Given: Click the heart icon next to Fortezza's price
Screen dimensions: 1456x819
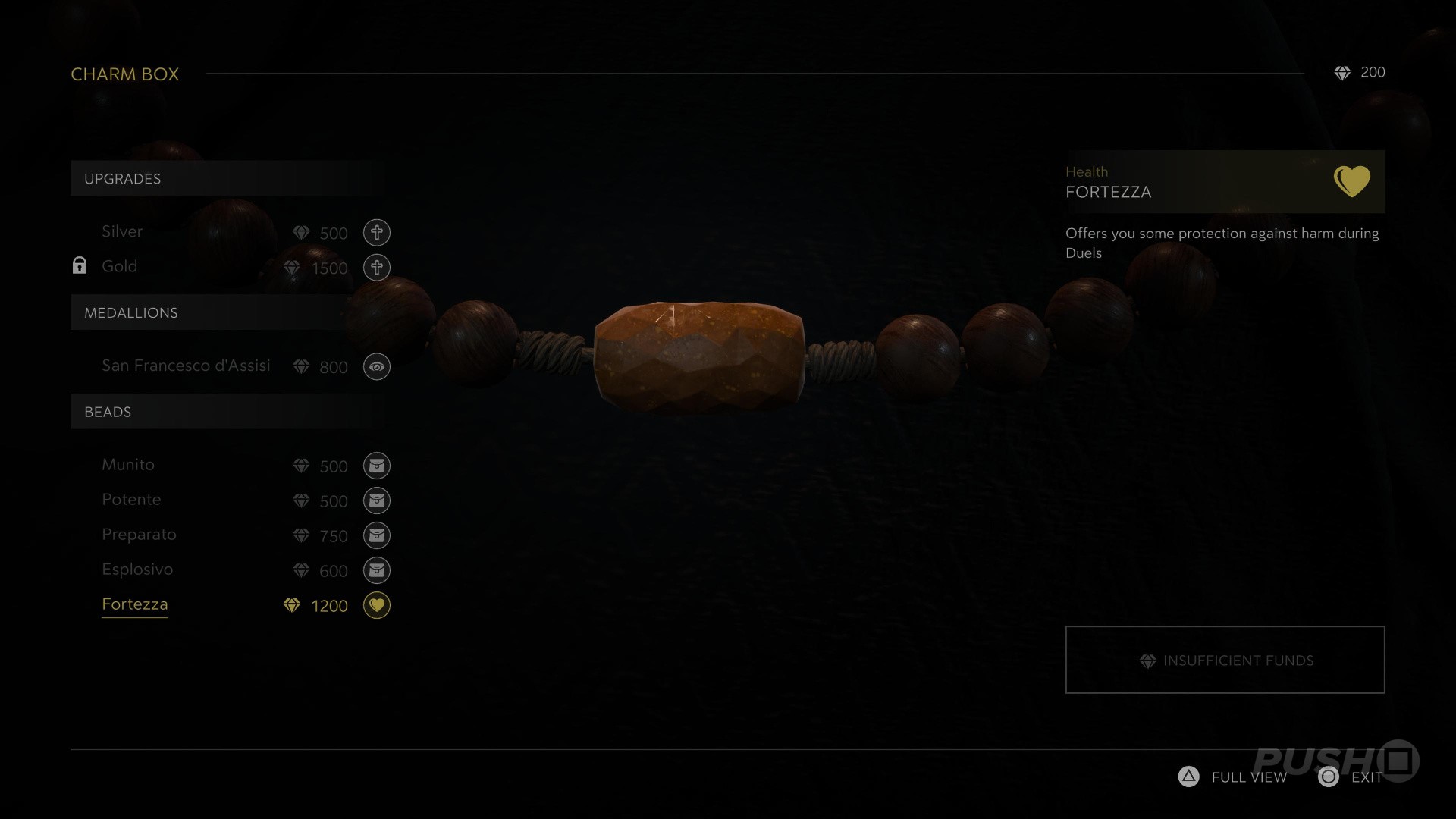Looking at the screenshot, I should [x=377, y=605].
